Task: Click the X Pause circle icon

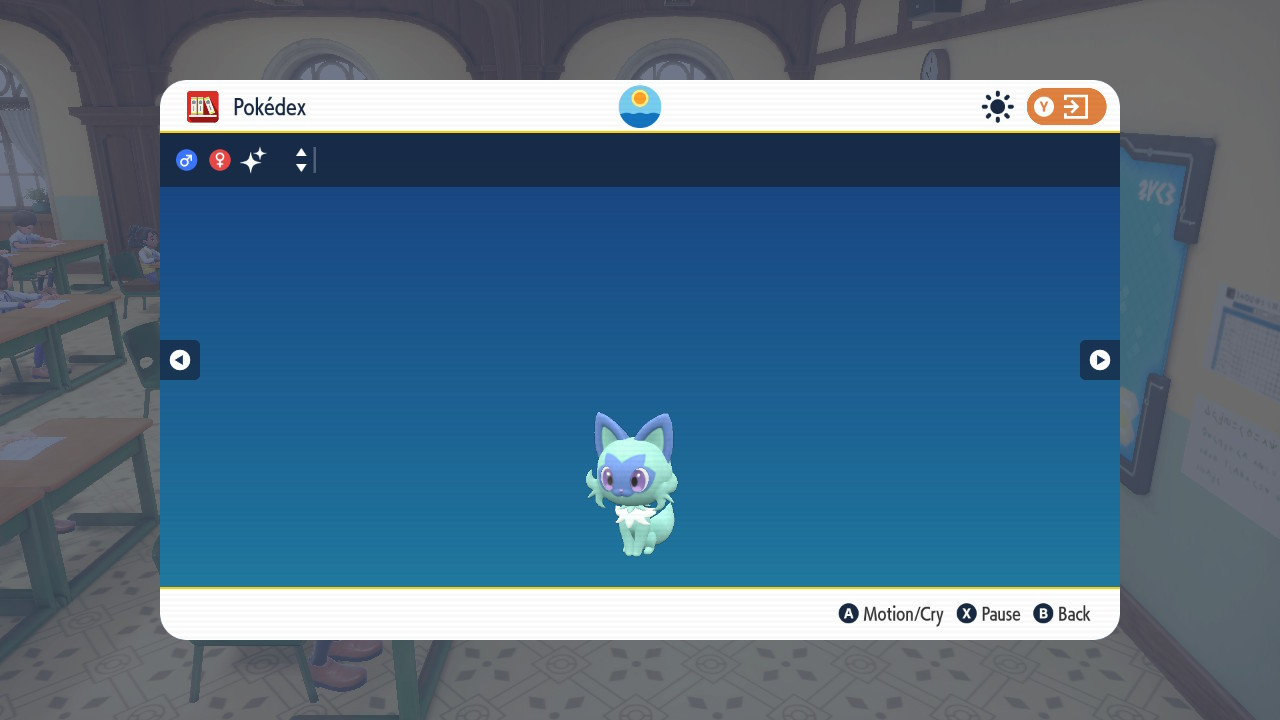Action: 965,614
